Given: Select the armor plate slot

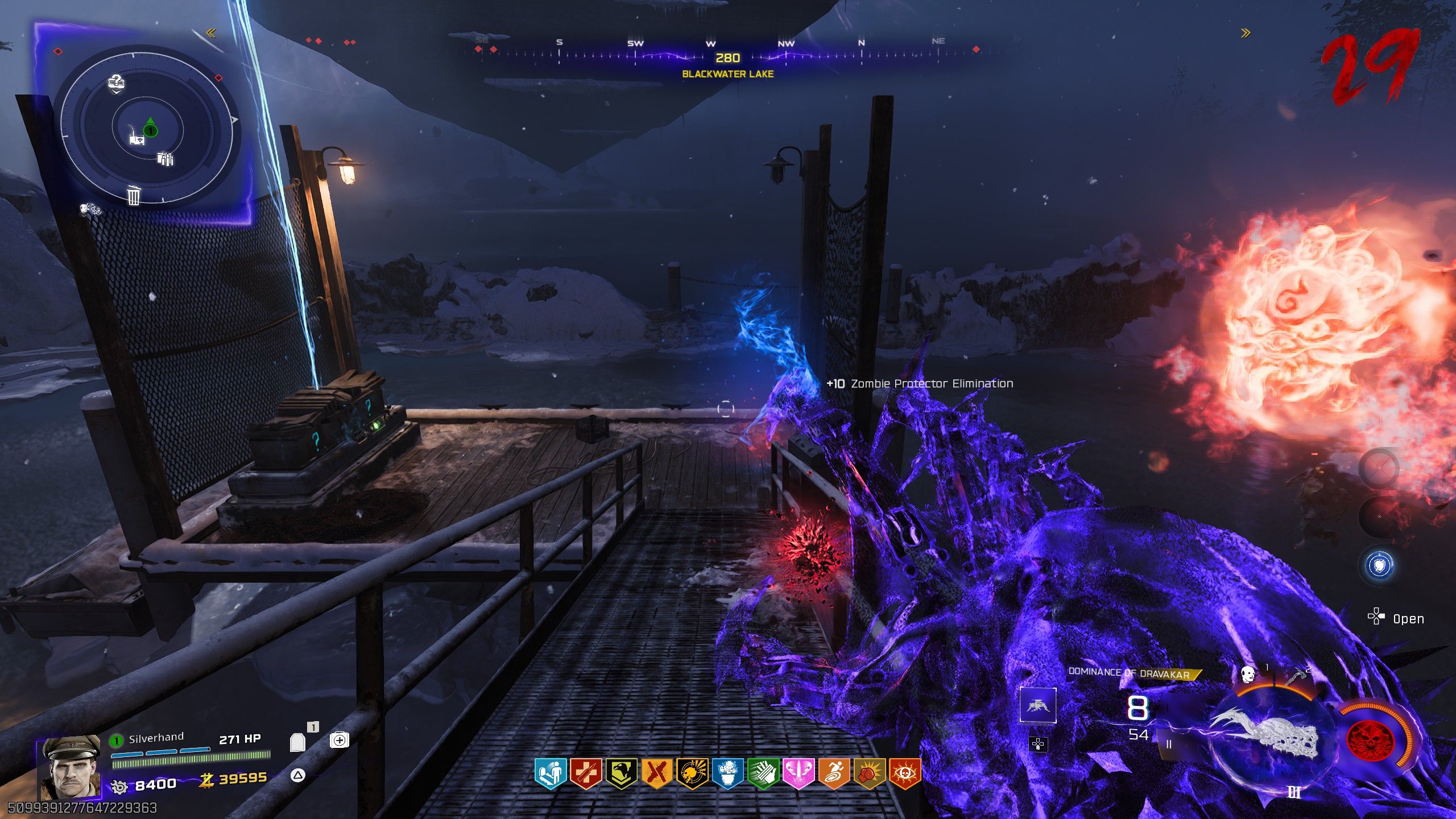Looking at the screenshot, I should click(297, 742).
